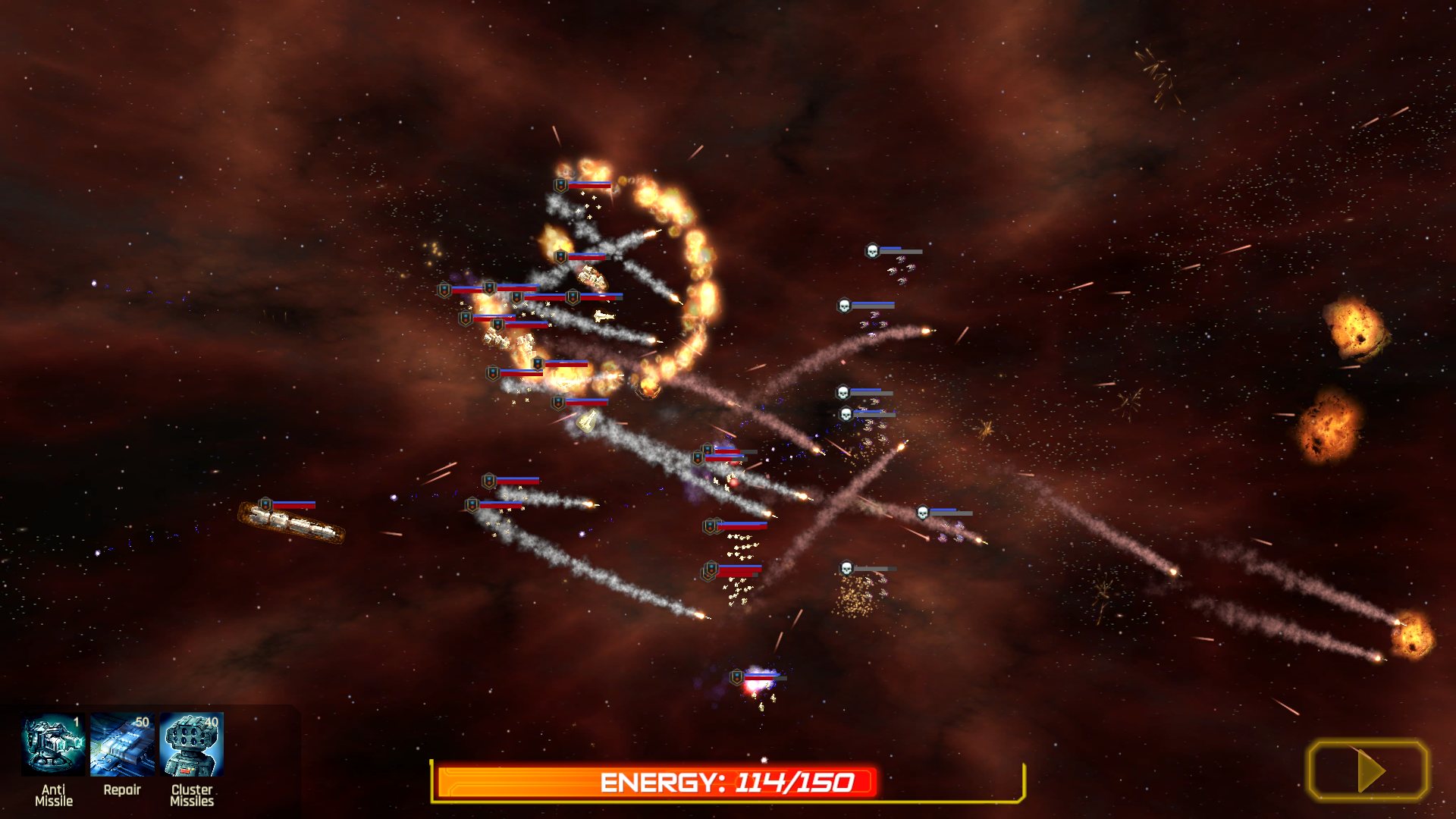1456x819 pixels.
Task: Use the Repair ability
Action: (122, 745)
